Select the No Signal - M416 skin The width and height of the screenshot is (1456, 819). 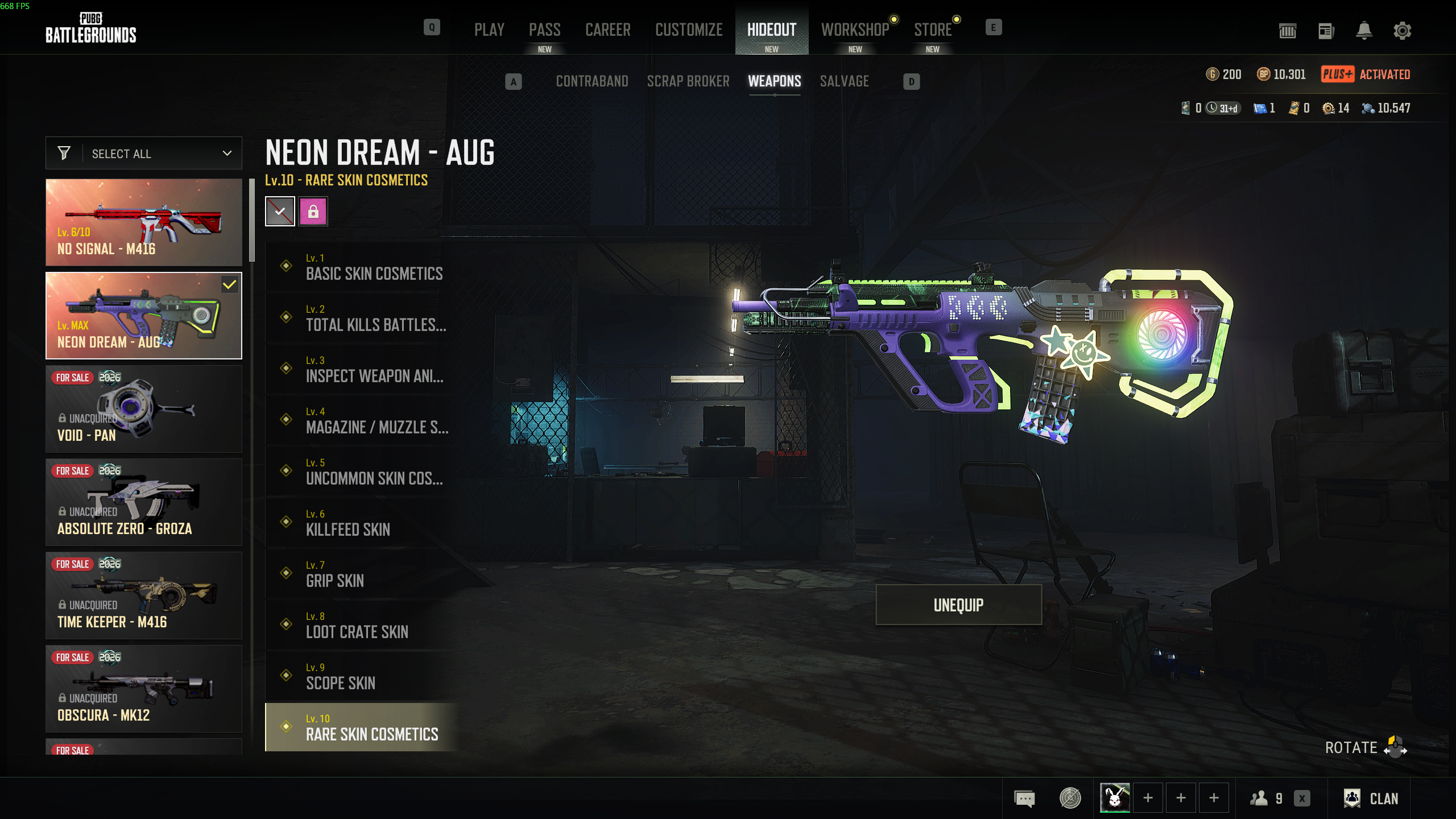pyautogui.click(x=144, y=222)
